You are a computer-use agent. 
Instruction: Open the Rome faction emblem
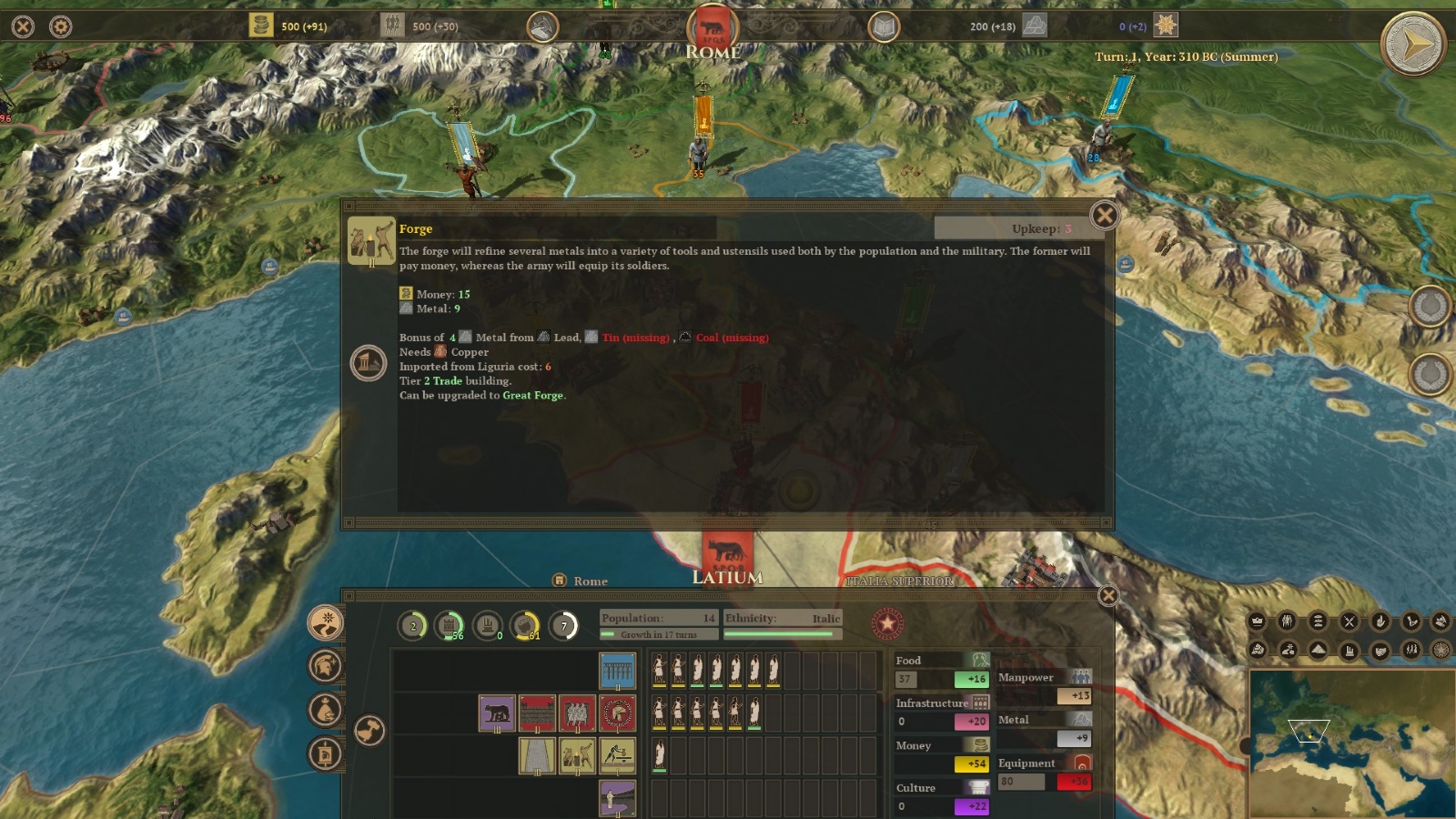coord(713,27)
